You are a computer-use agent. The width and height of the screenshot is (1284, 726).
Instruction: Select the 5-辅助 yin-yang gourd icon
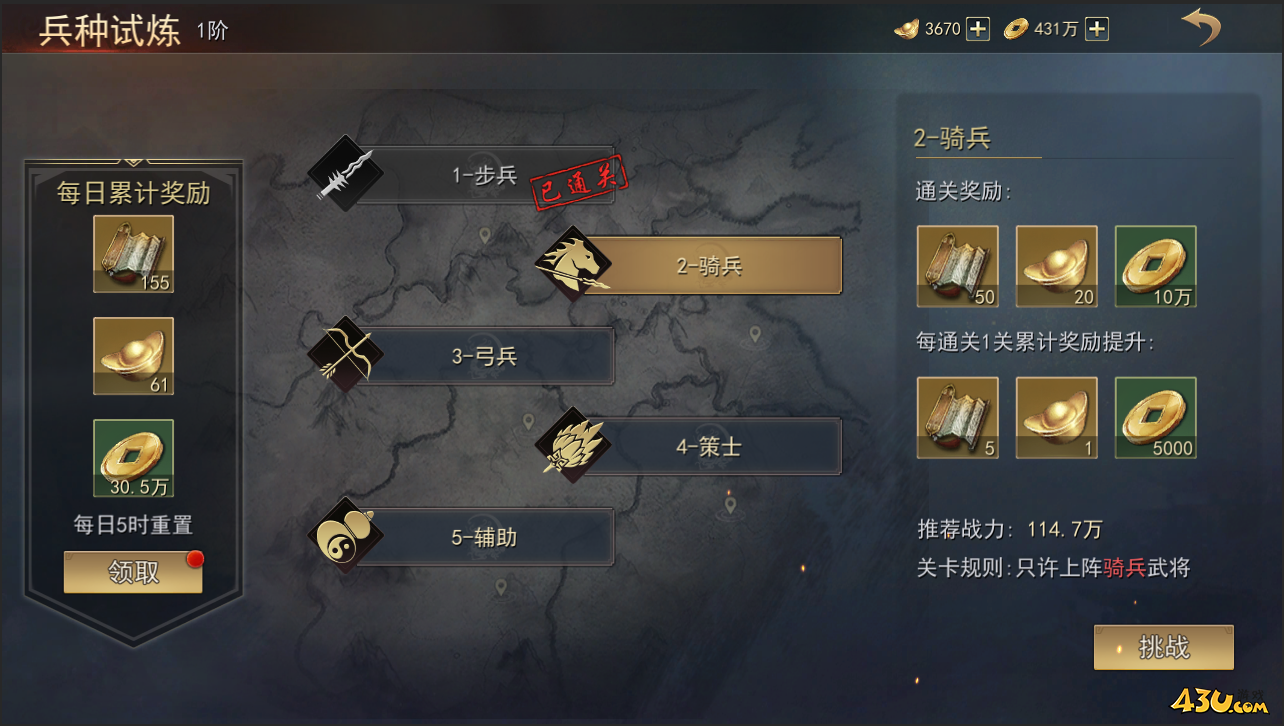tap(346, 535)
